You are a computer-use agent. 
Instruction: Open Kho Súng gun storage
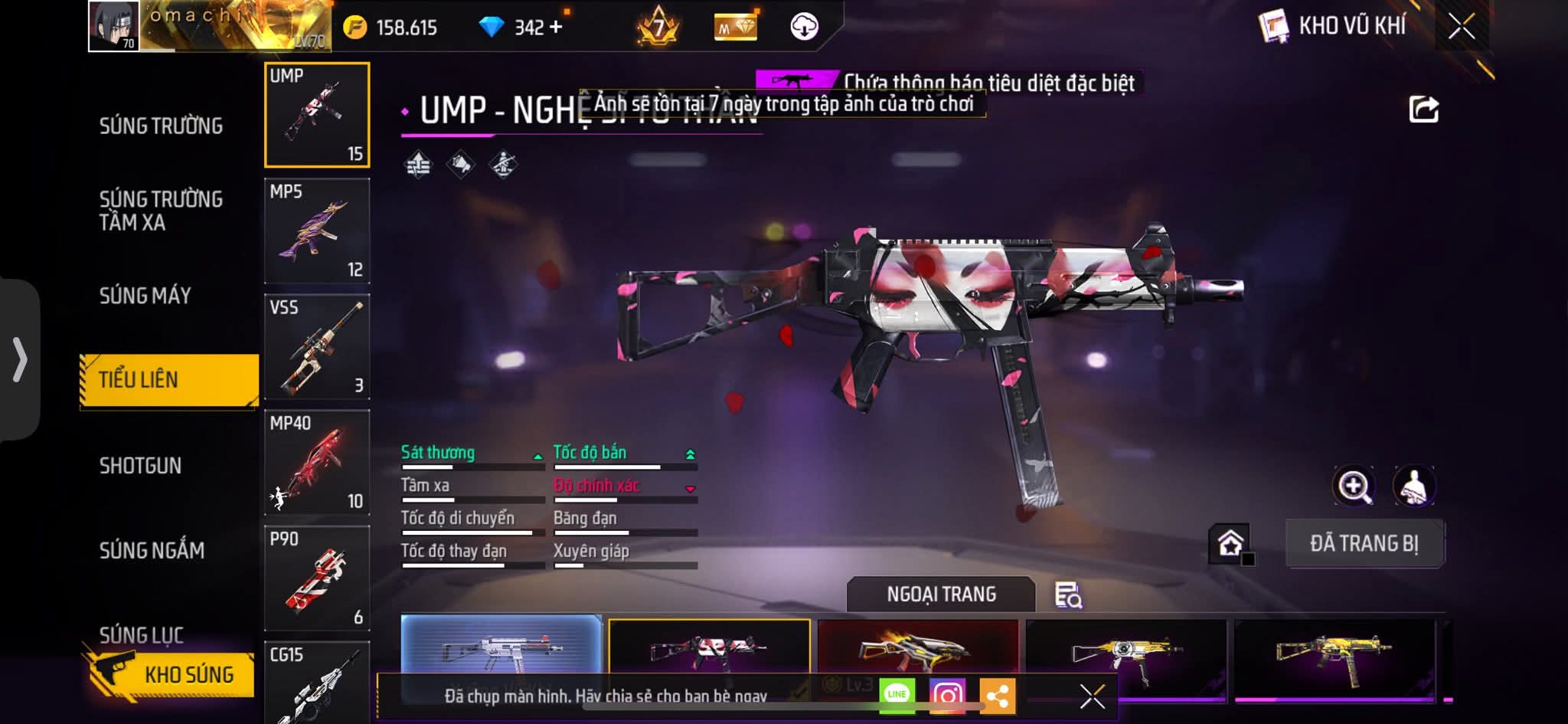click(x=170, y=674)
